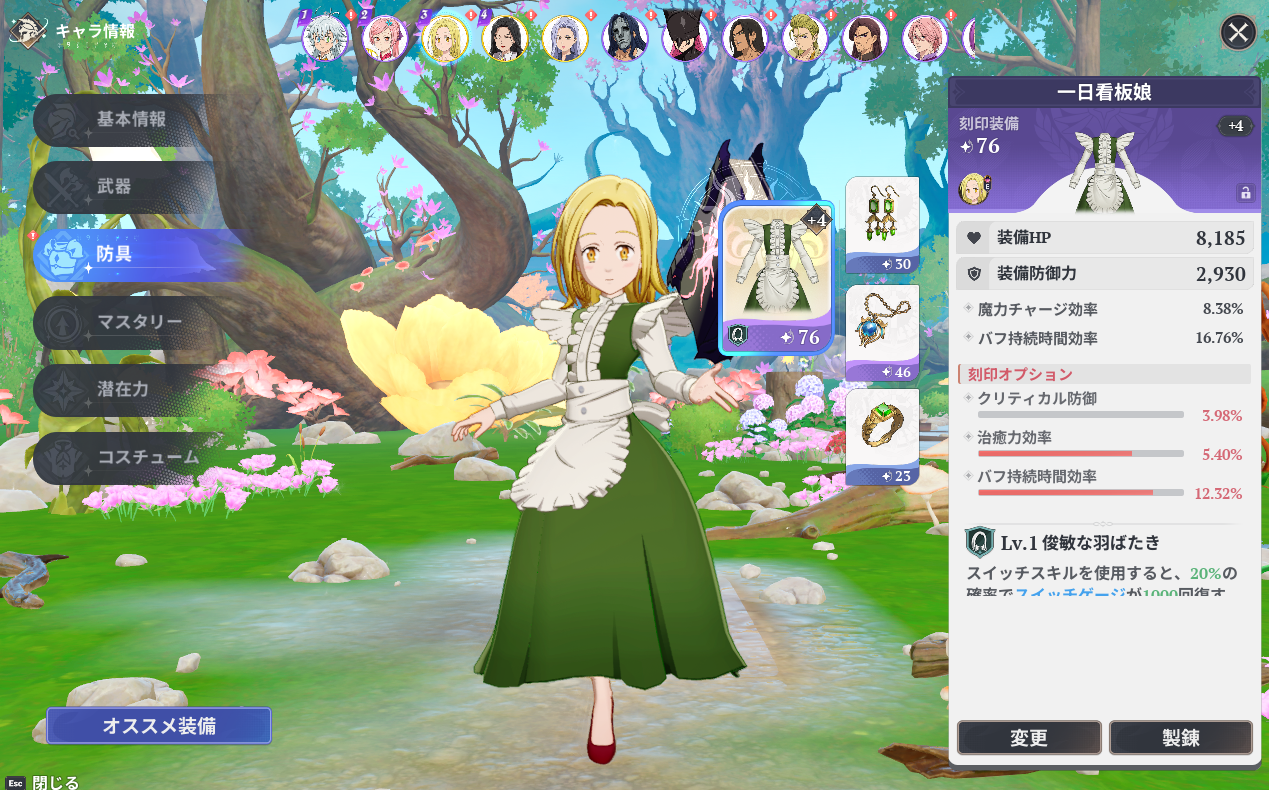Select the pink-haired girl portrait numbered 2
This screenshot has width=1269, height=790.
tap(384, 38)
